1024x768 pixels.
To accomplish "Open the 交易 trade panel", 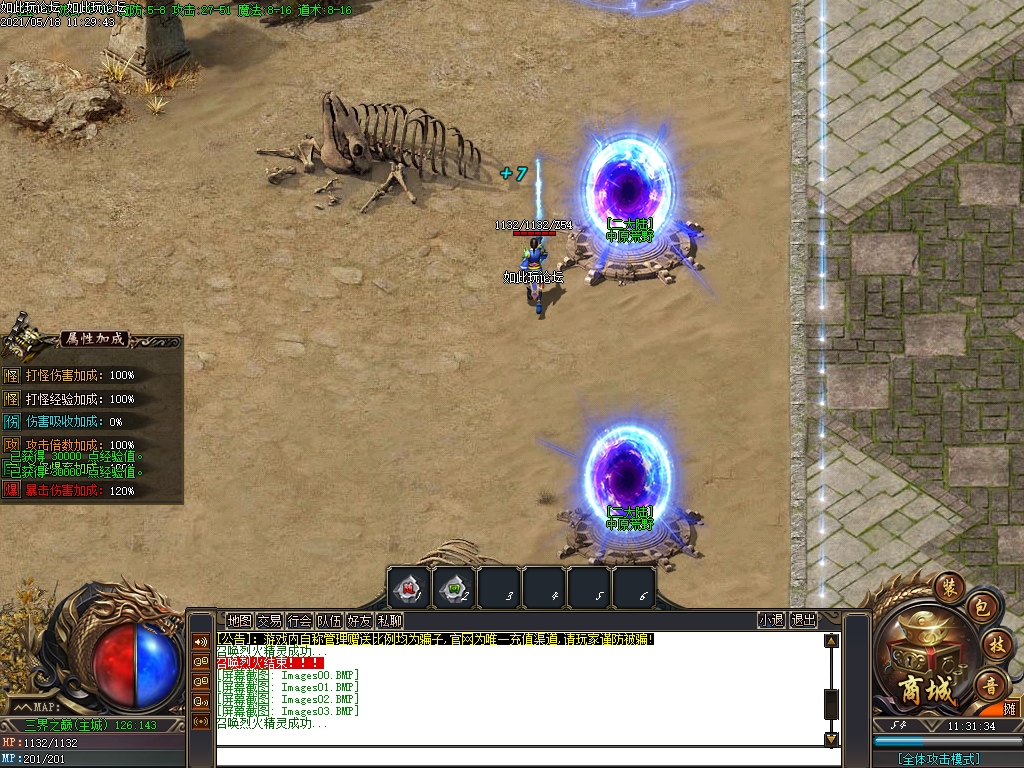I will pyautogui.click(x=269, y=620).
